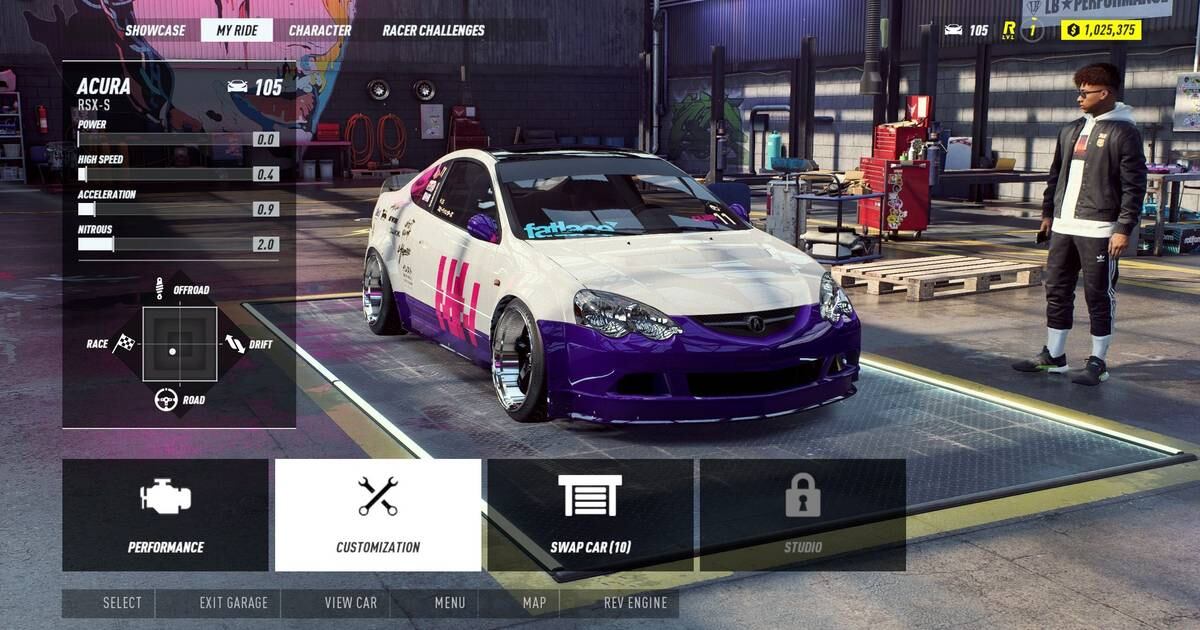
Task: Click Select in the bottom bar
Action: pyautogui.click(x=122, y=603)
